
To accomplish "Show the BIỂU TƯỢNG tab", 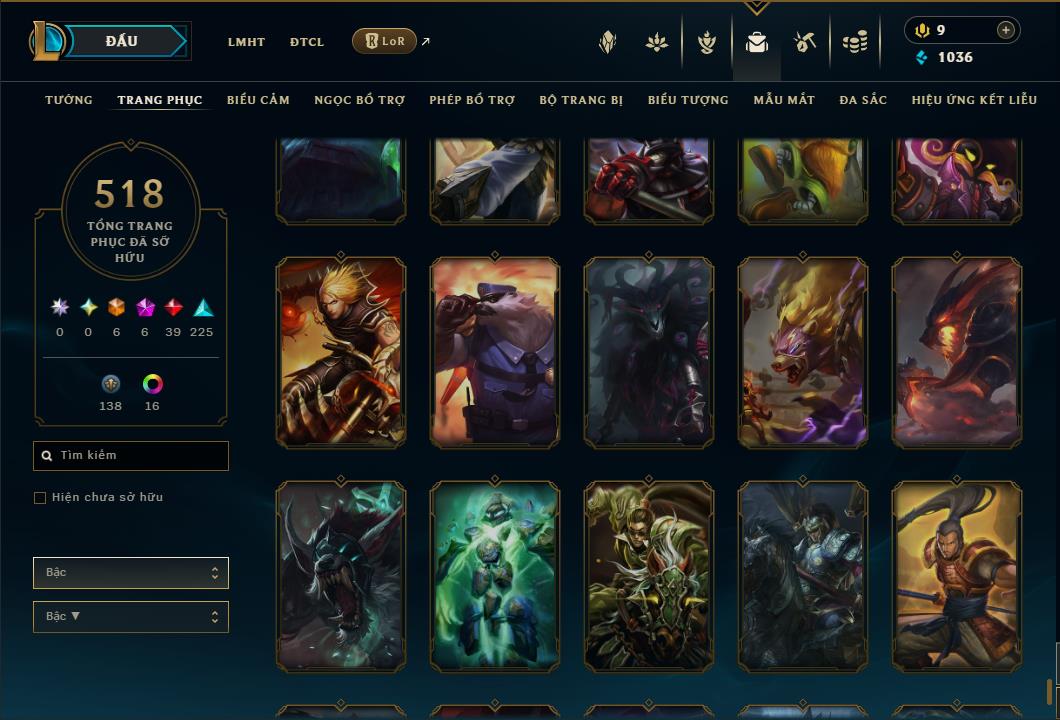I will (x=688, y=100).
